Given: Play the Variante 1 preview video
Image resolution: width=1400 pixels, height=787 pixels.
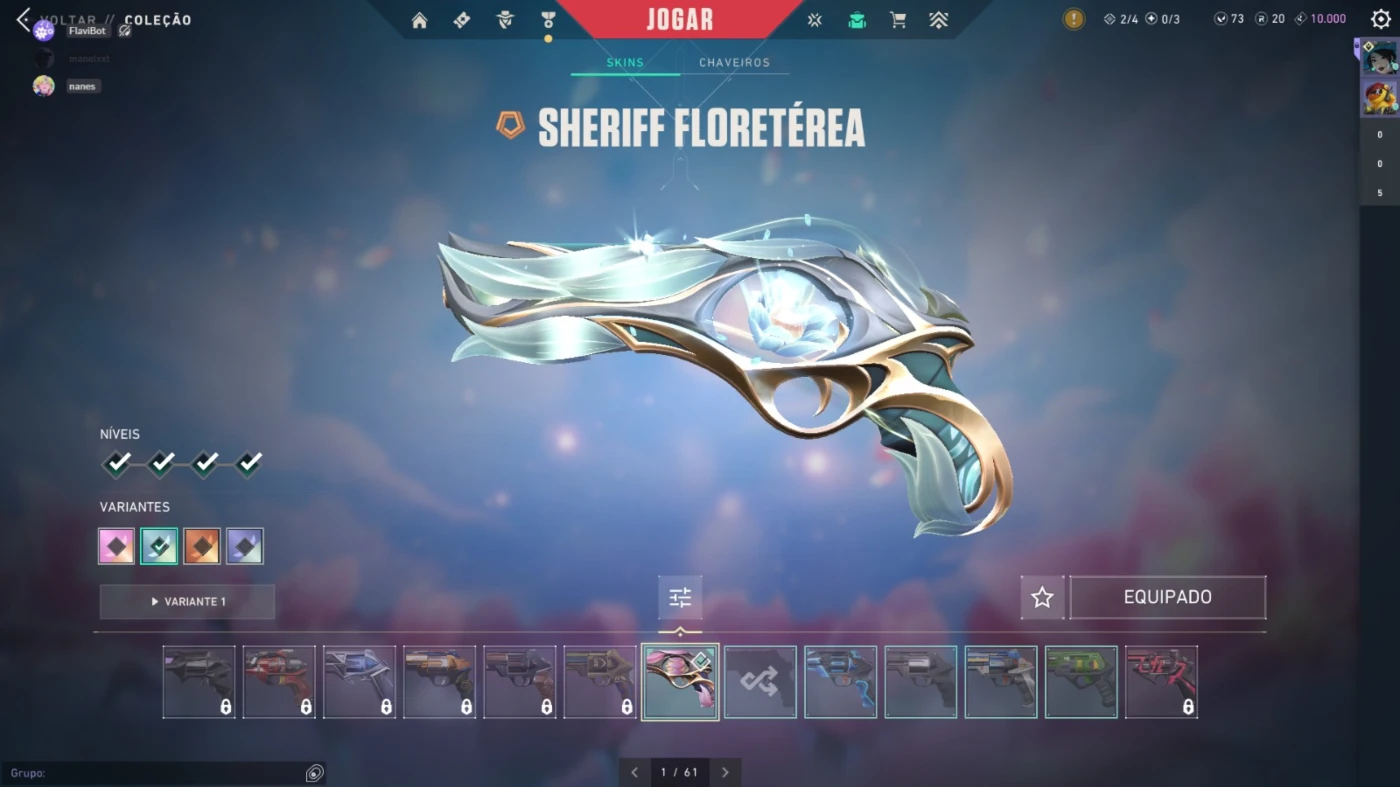Looking at the screenshot, I should coord(187,602).
